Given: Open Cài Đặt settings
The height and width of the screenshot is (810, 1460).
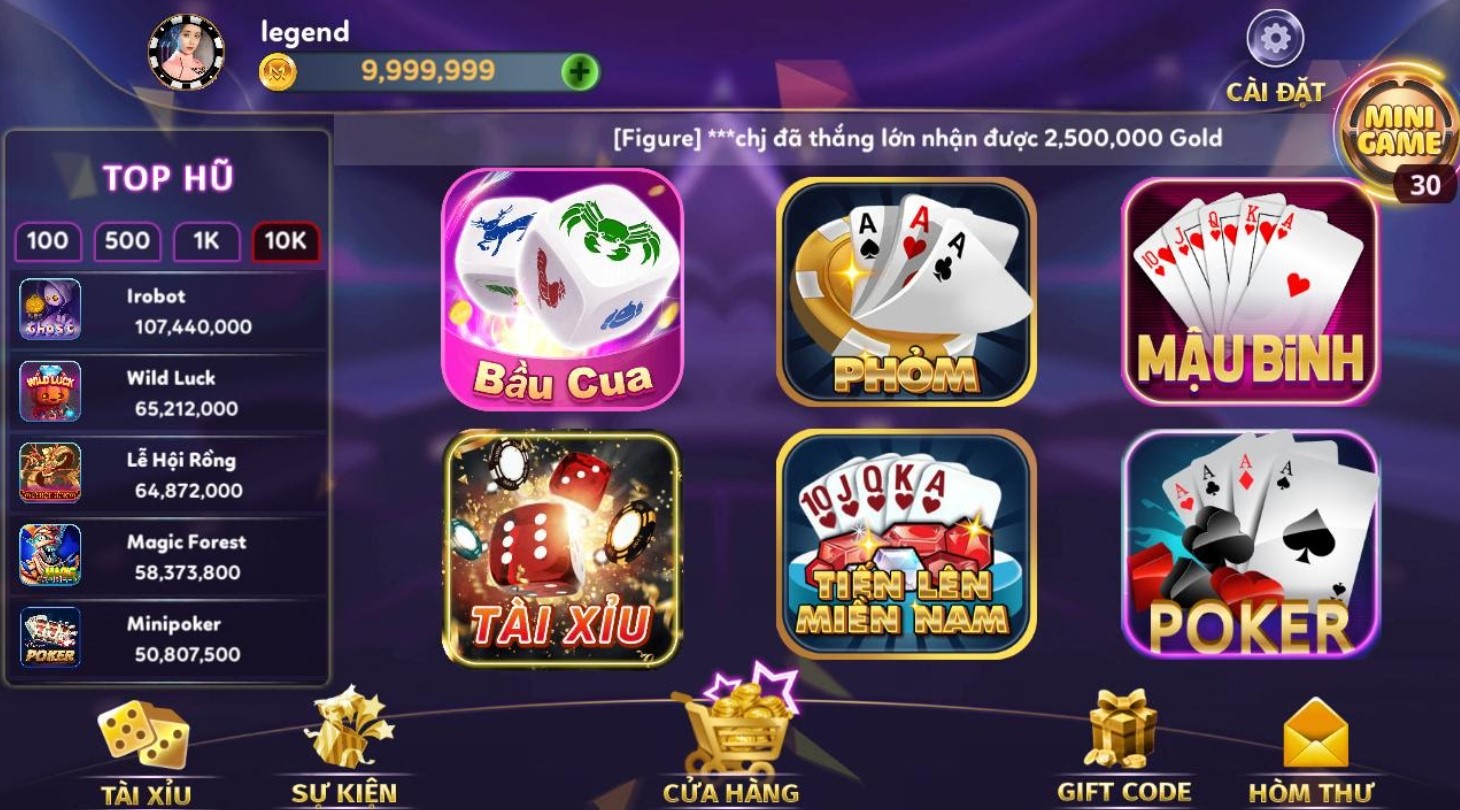Looking at the screenshot, I should click(1274, 42).
